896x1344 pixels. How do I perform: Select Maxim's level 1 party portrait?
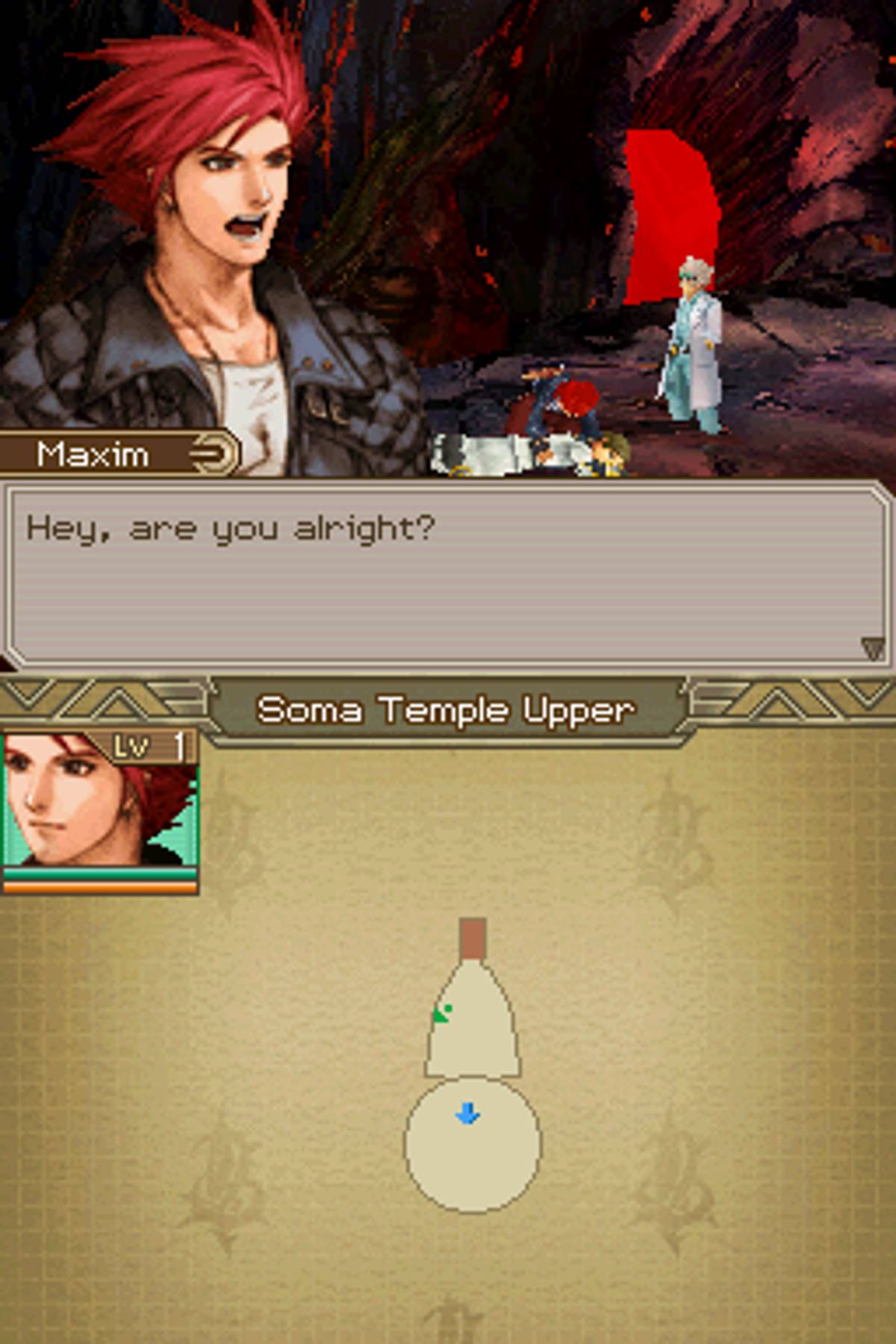click(x=99, y=811)
